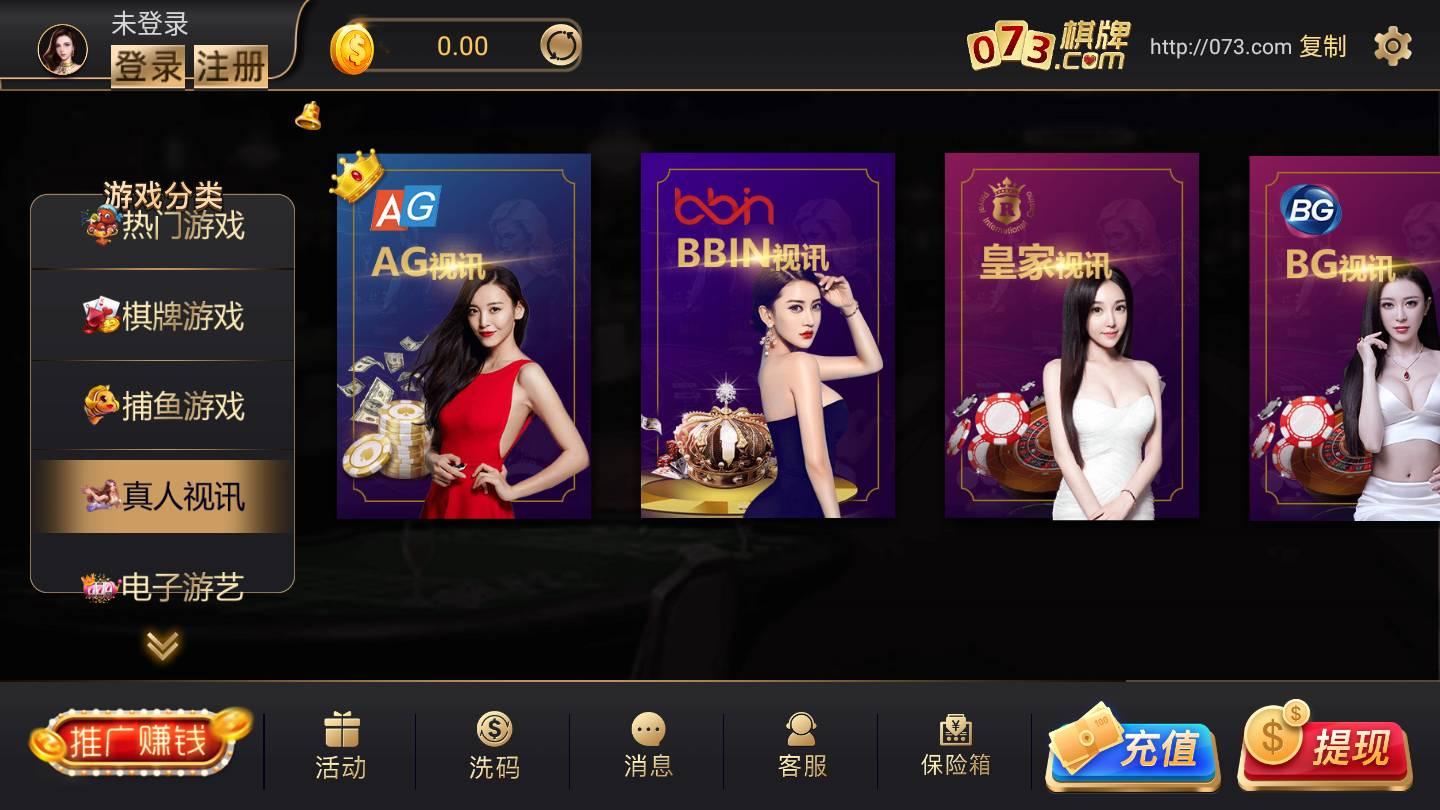Tap the 充值 recharge button

(x=1130, y=750)
